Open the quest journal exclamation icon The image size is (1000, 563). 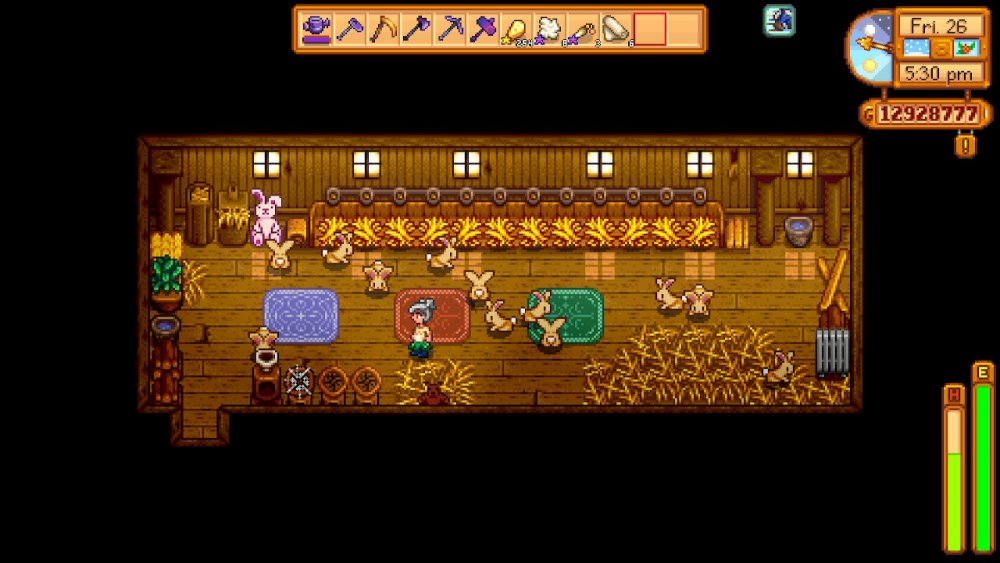point(966,146)
